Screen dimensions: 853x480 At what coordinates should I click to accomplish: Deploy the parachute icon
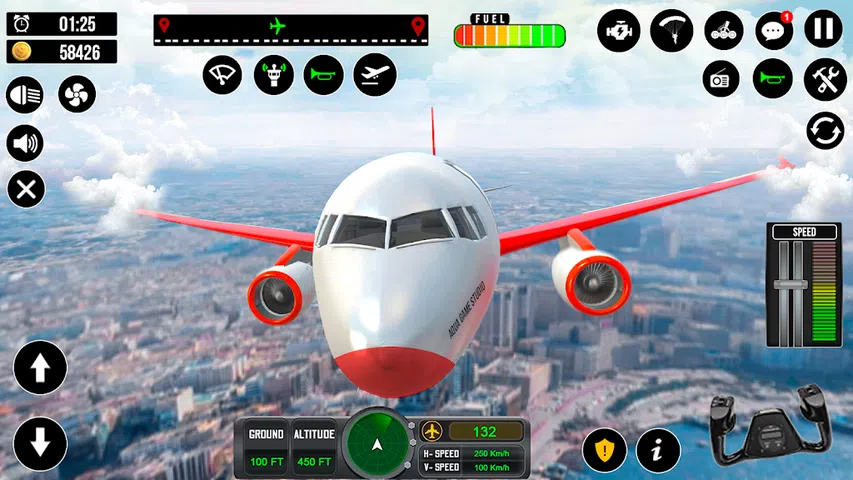671,31
